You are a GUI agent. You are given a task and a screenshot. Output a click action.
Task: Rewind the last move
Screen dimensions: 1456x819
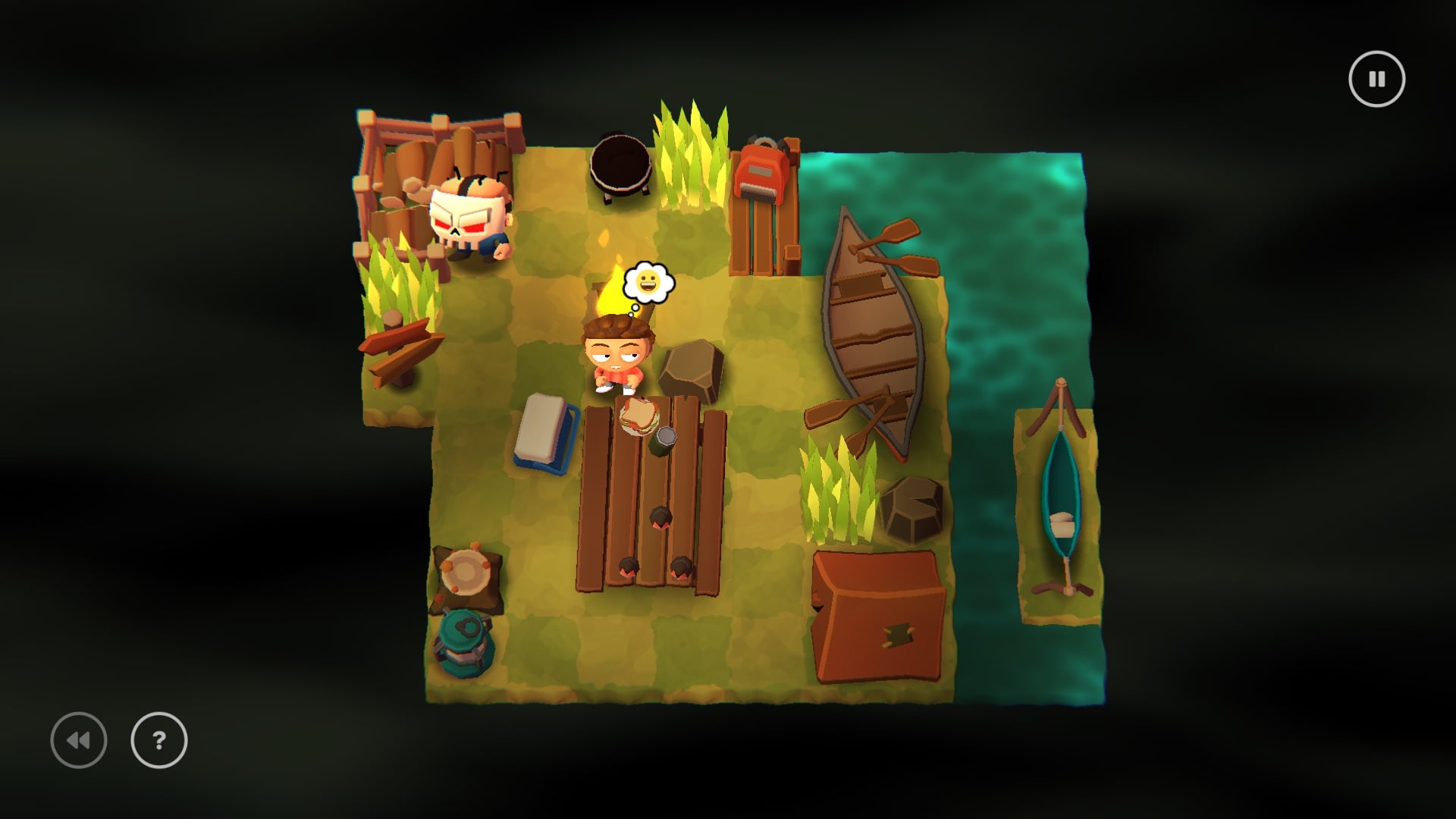click(x=79, y=740)
